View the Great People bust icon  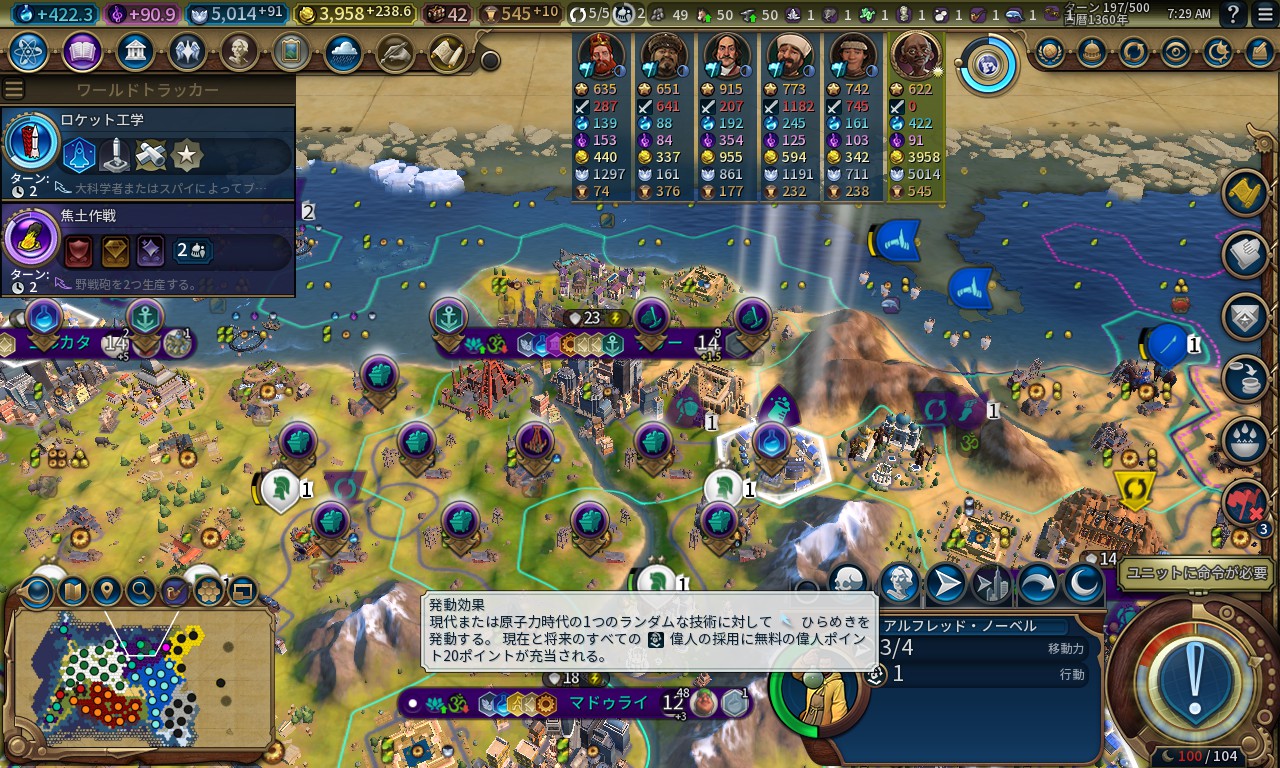[x=239, y=52]
